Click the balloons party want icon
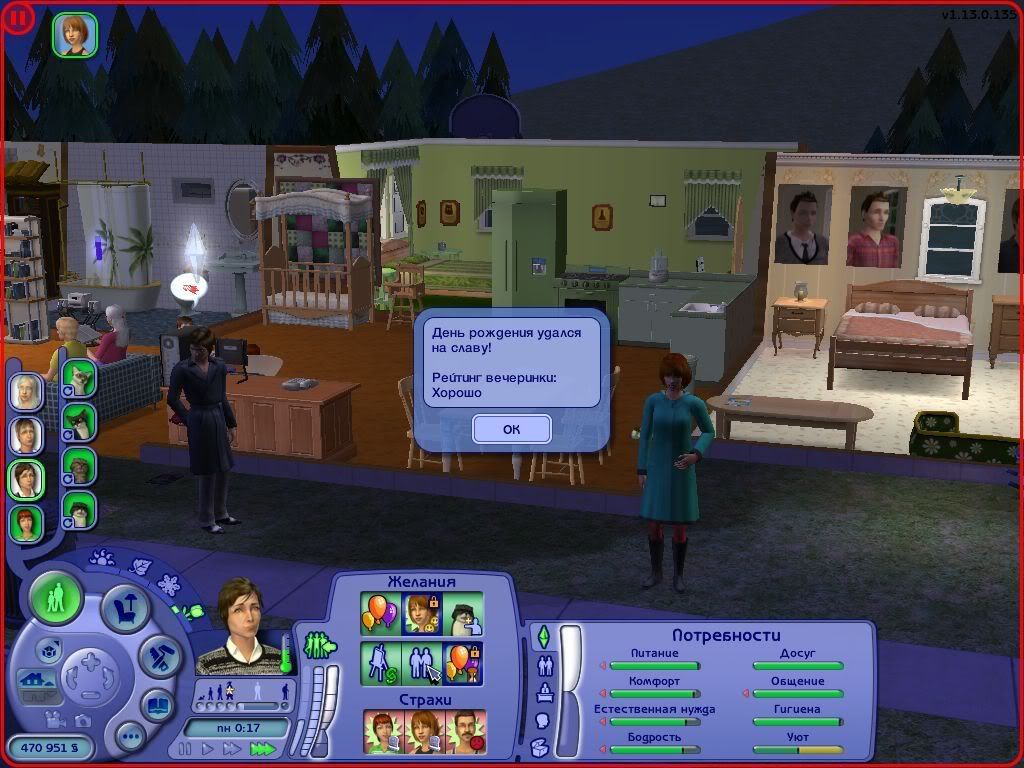Viewport: 1024px width, 768px height. (x=380, y=612)
